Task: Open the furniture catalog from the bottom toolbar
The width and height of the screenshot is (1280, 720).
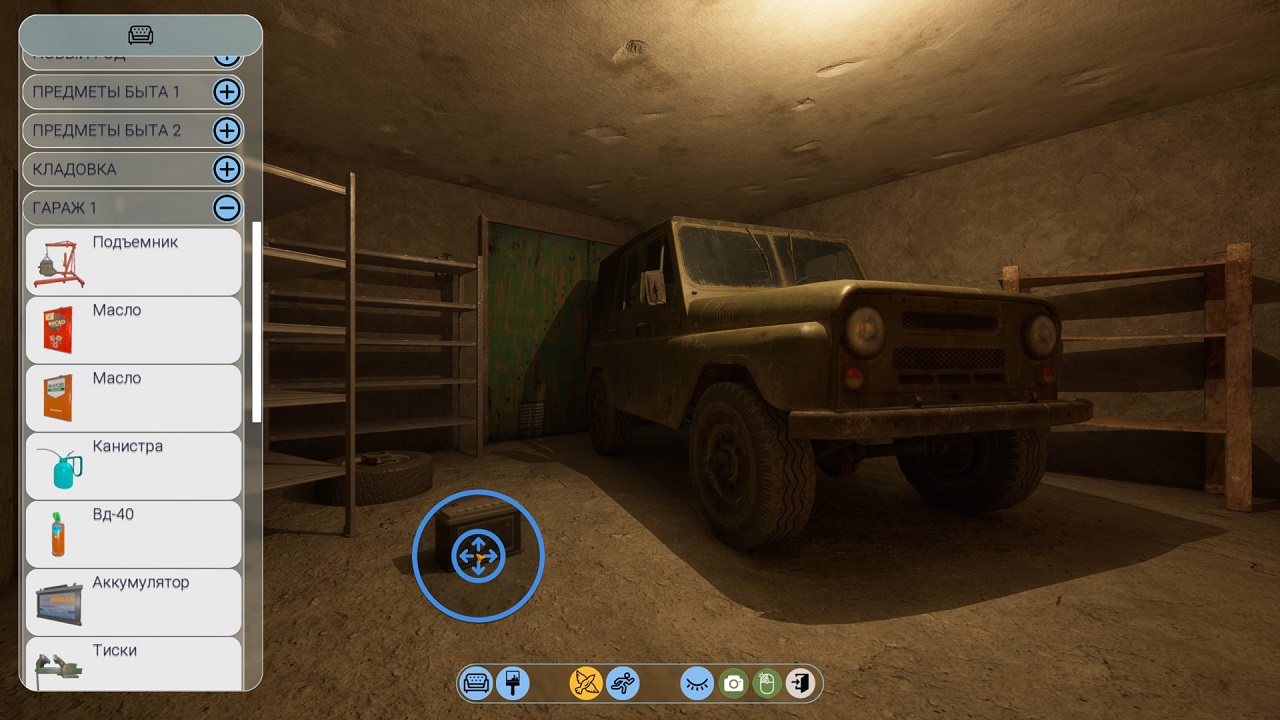Action: [x=476, y=683]
